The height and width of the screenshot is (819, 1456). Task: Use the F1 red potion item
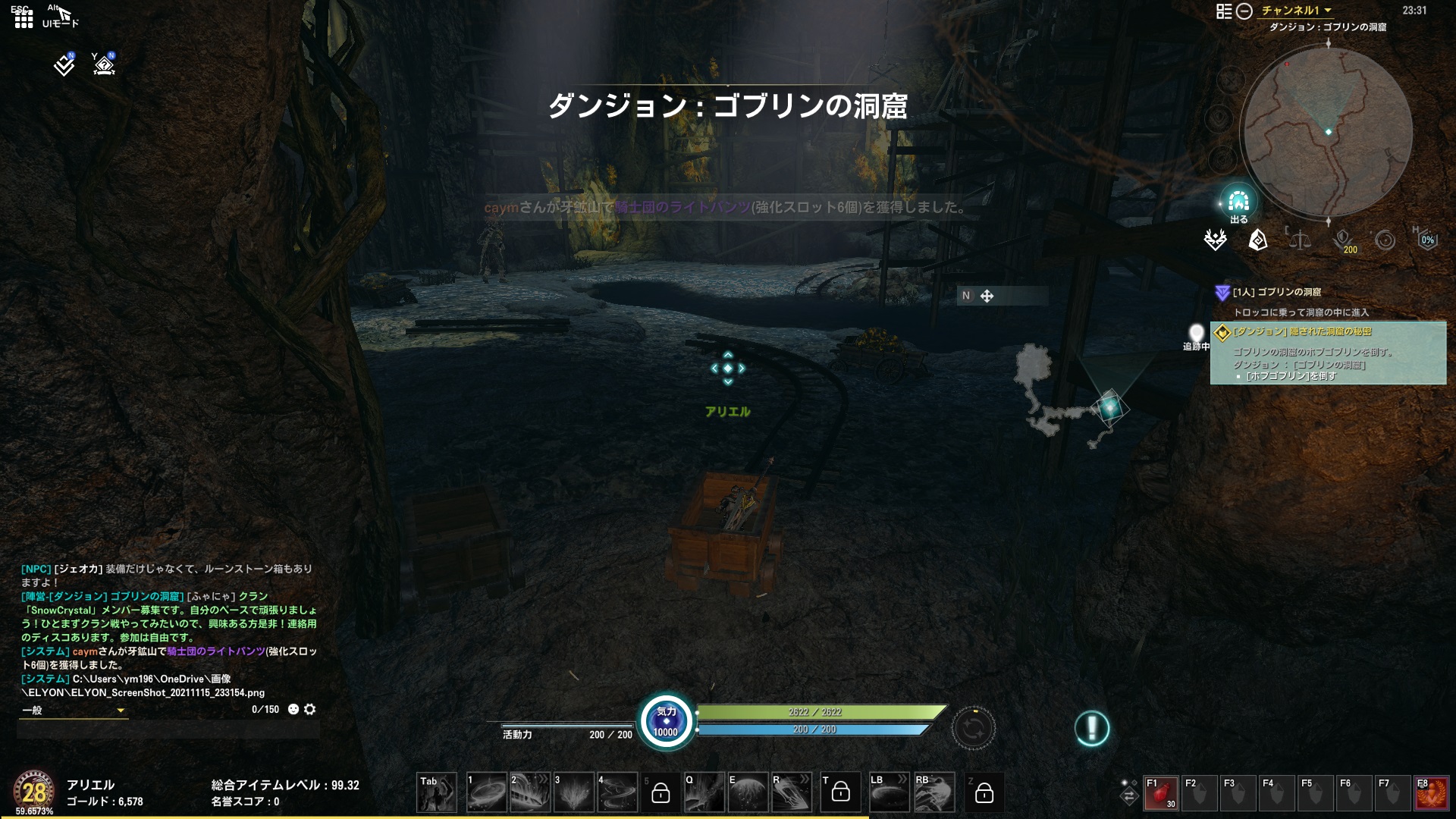1160,792
